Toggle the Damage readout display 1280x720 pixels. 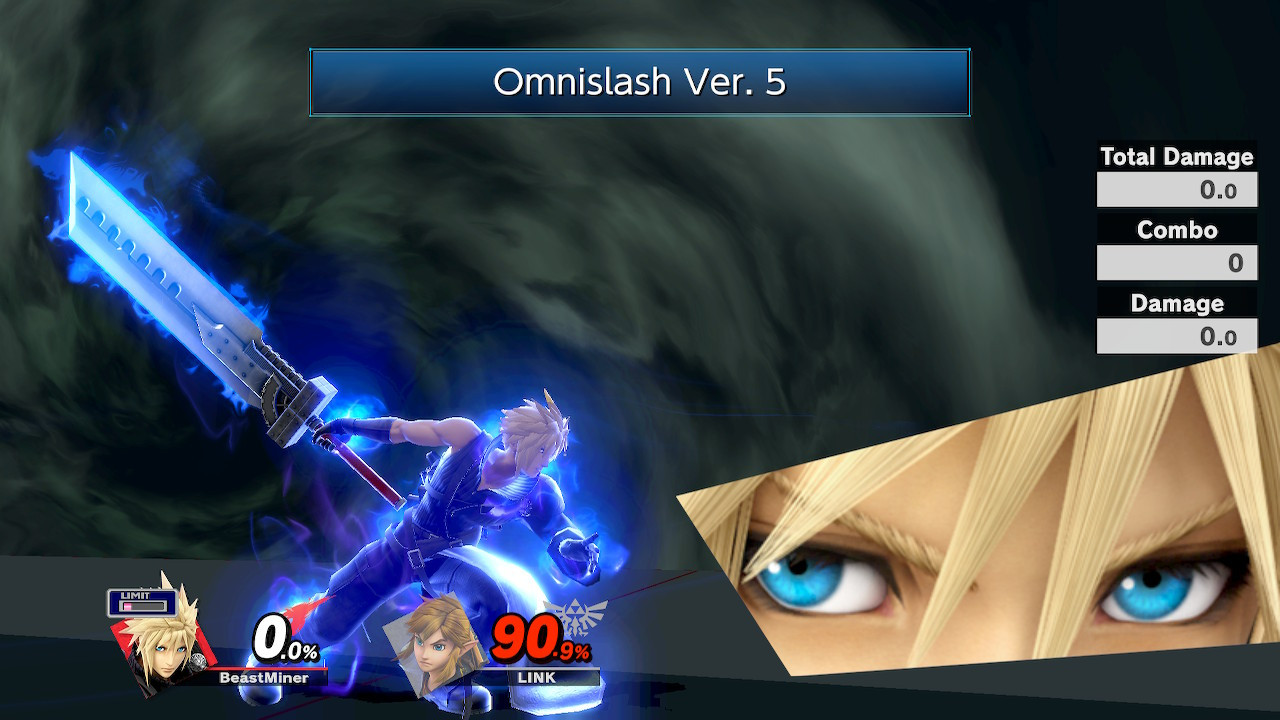point(1177,336)
